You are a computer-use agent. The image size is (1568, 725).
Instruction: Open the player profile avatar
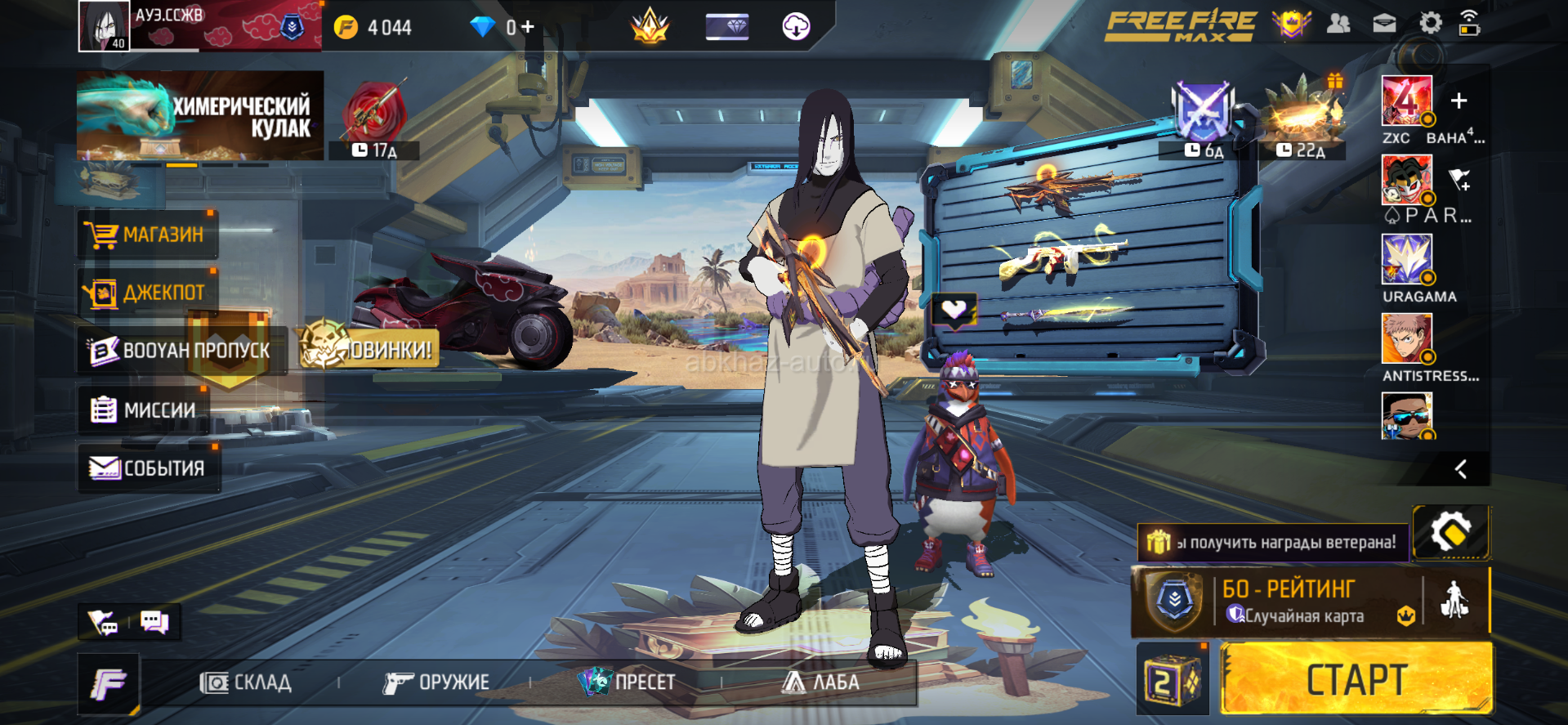tap(104, 25)
